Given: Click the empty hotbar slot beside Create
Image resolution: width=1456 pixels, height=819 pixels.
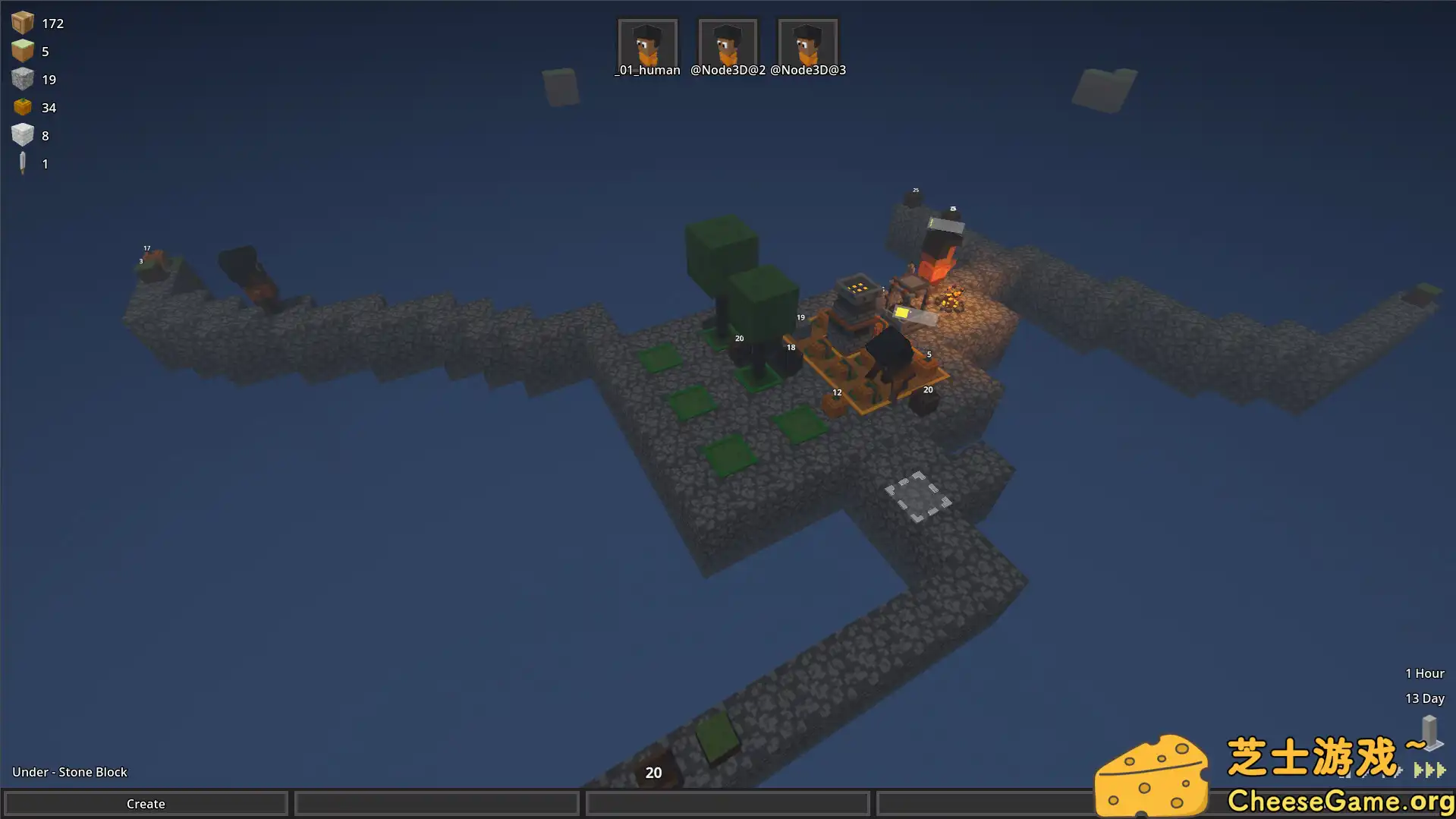Looking at the screenshot, I should [436, 803].
